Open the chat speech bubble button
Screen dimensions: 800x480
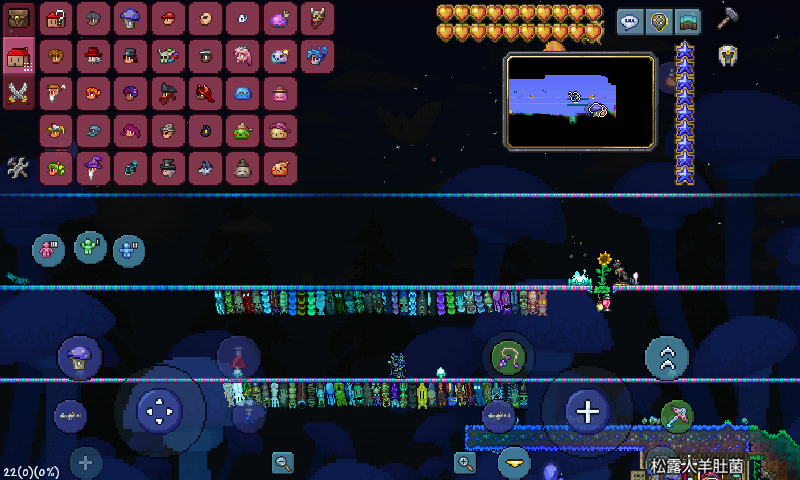(630, 22)
